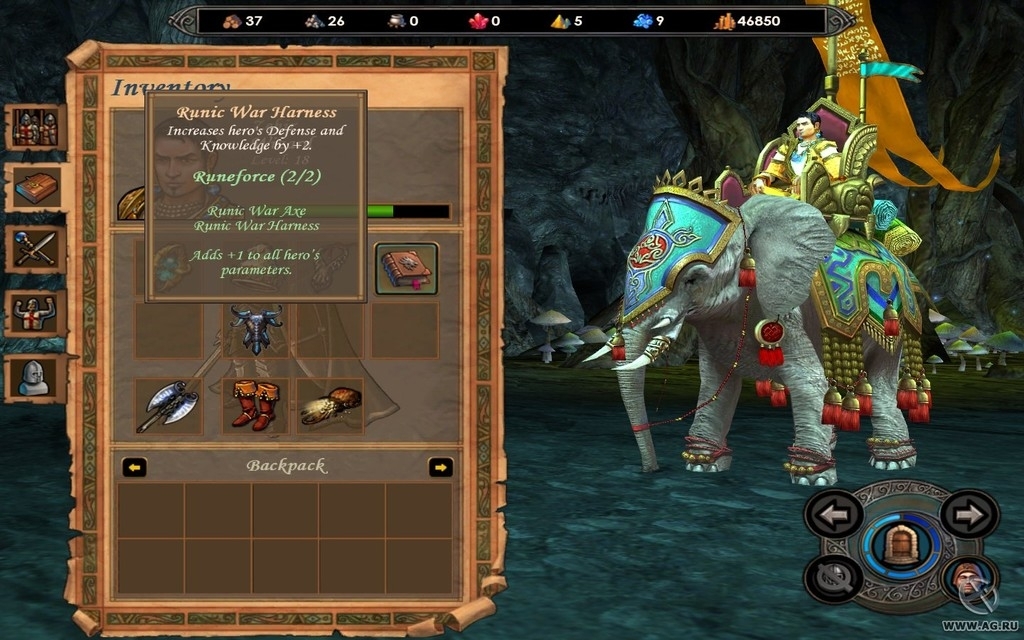Select the red boots equipment slot

click(254, 405)
